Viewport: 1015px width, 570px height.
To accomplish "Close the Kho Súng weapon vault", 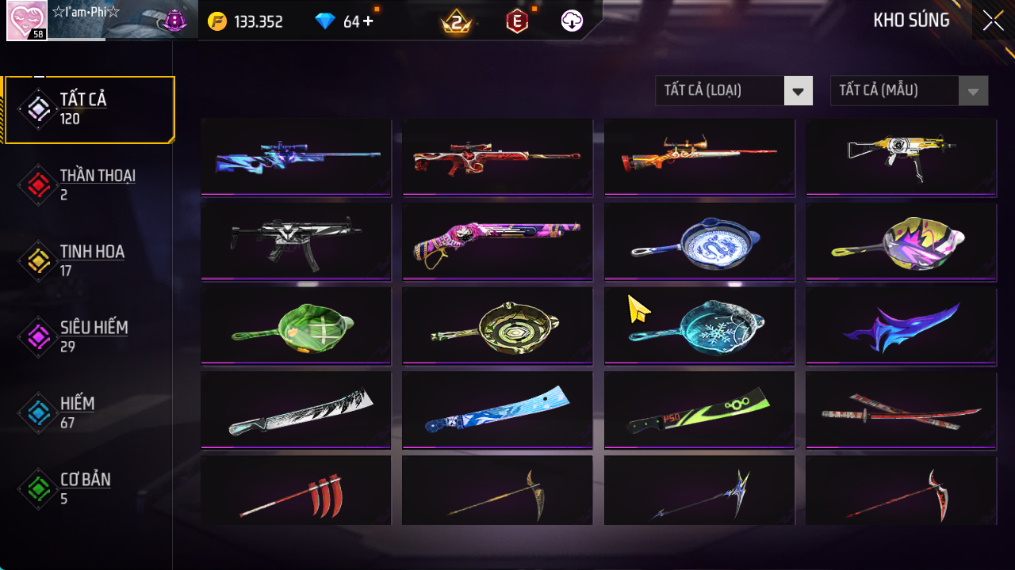I will pos(992,21).
